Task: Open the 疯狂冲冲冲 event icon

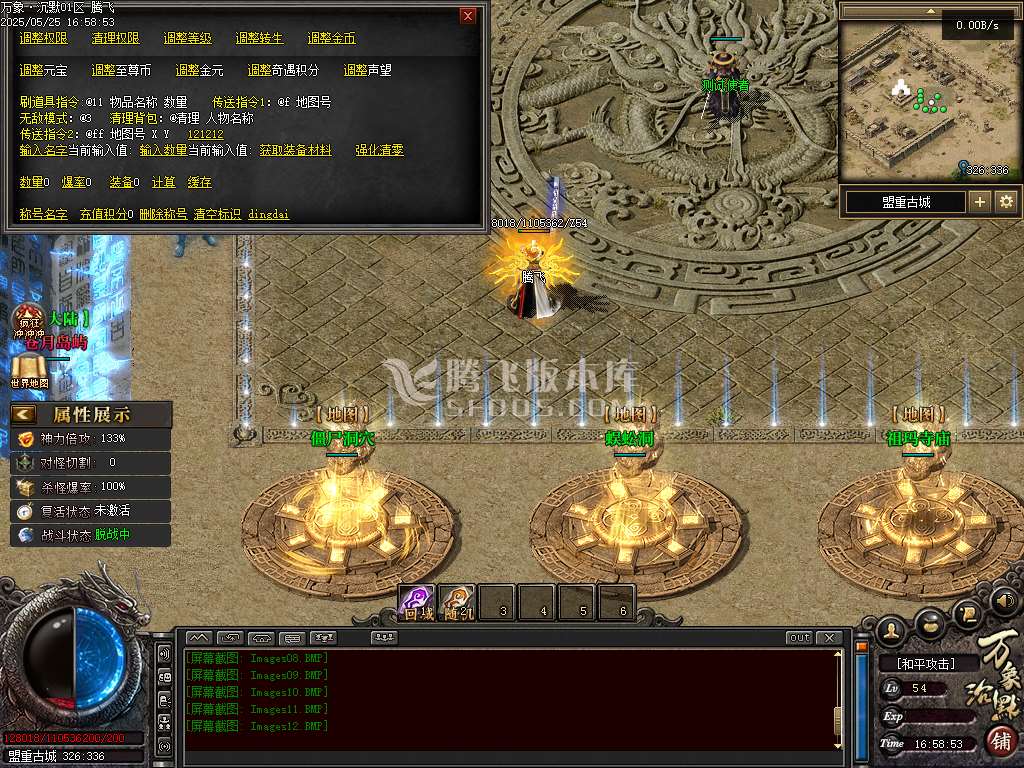Action: click(27, 322)
